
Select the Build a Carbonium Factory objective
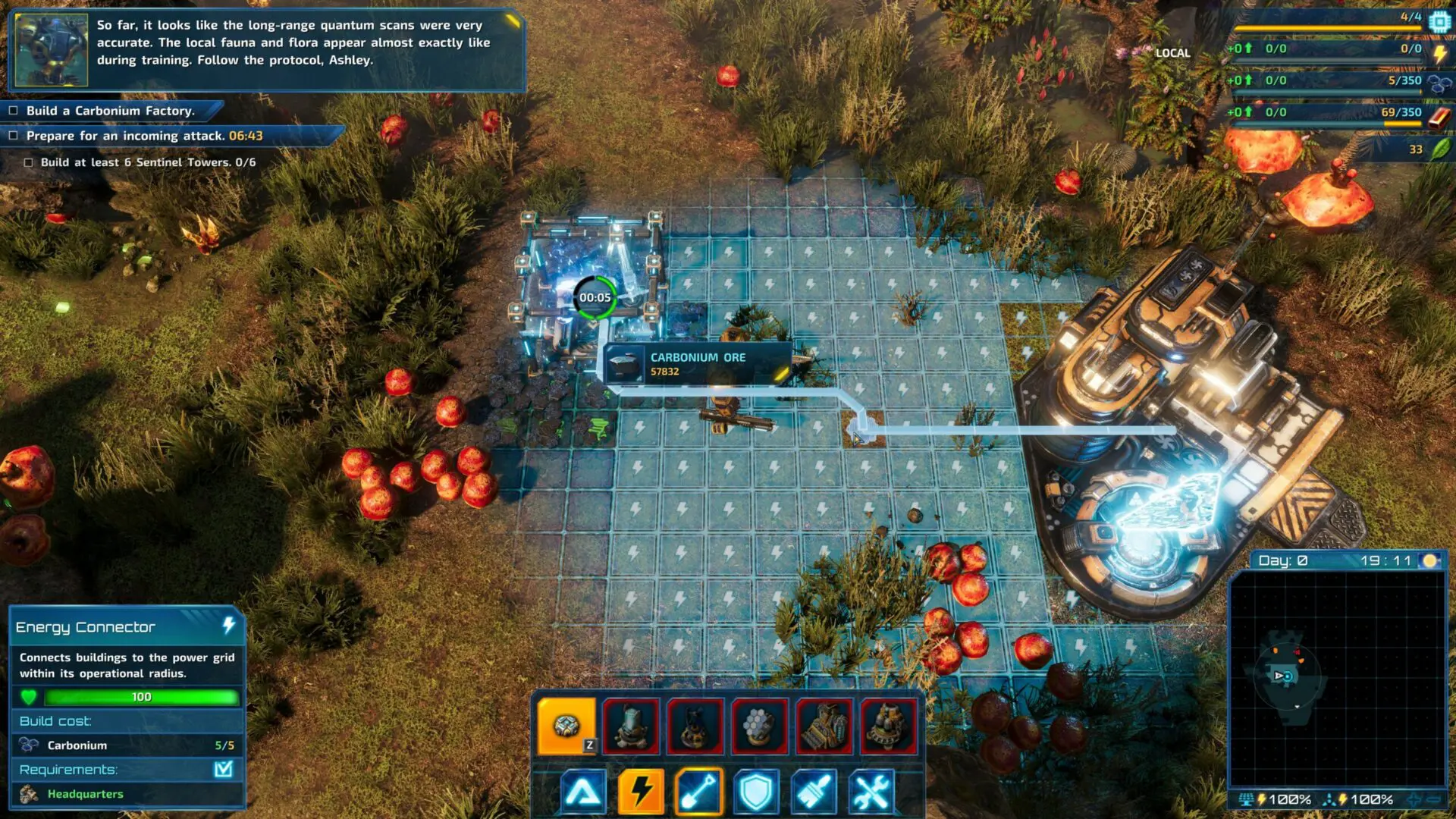click(x=110, y=111)
